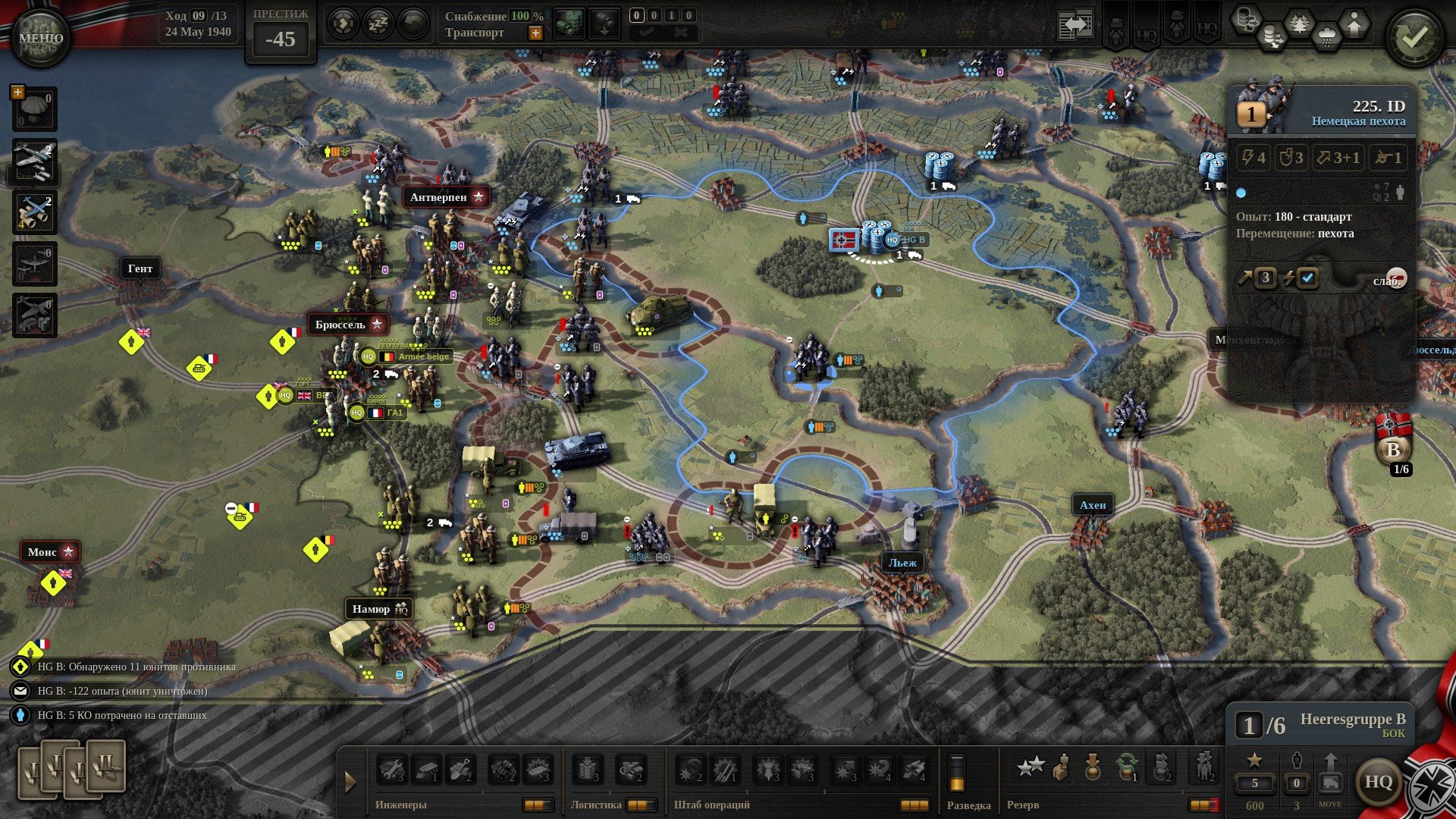The width and height of the screenshot is (1456, 819).
Task: Click the HQ button beside Heeresgruppe B
Action: coord(1377,783)
